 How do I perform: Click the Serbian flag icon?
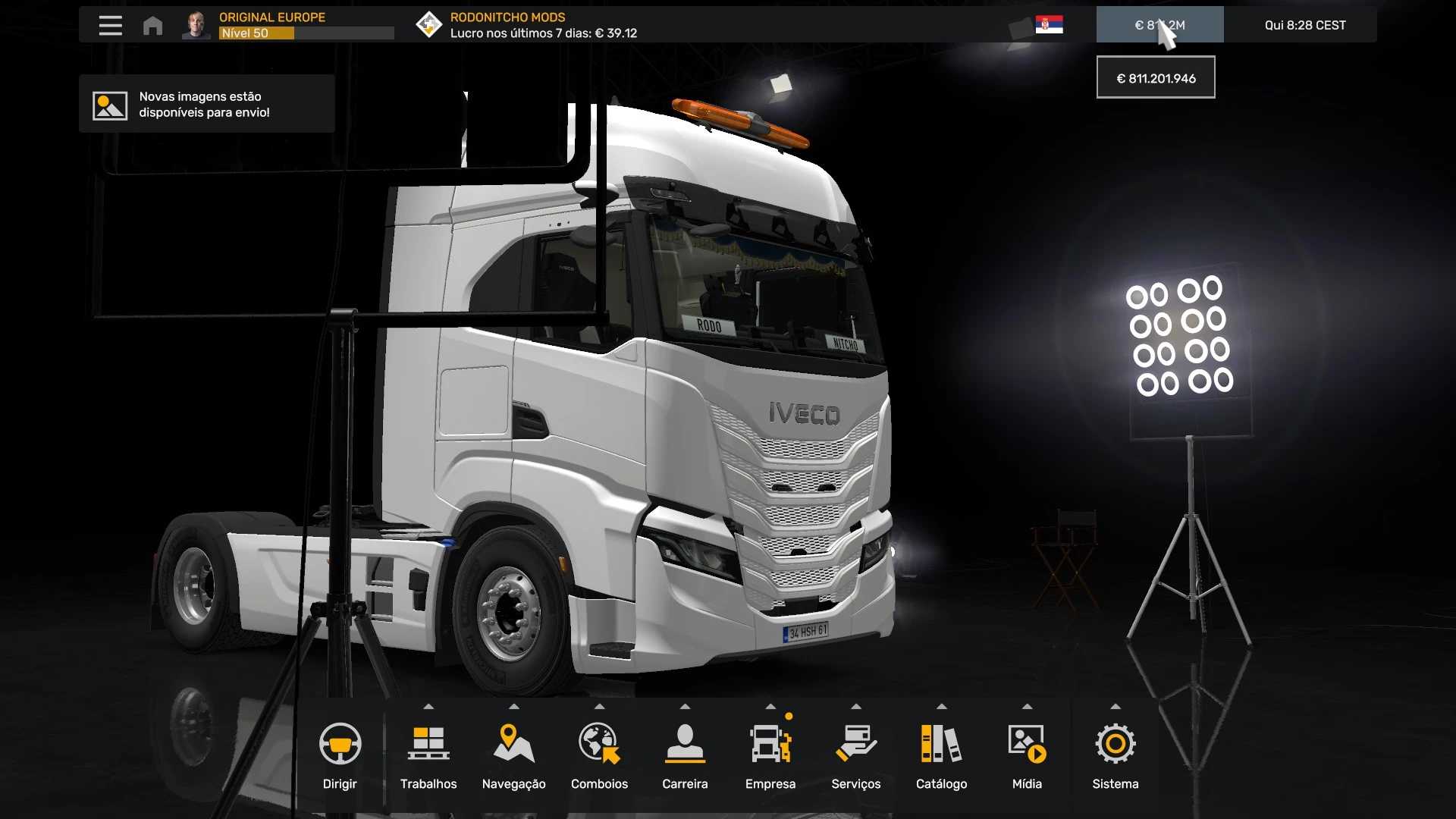(x=1049, y=25)
